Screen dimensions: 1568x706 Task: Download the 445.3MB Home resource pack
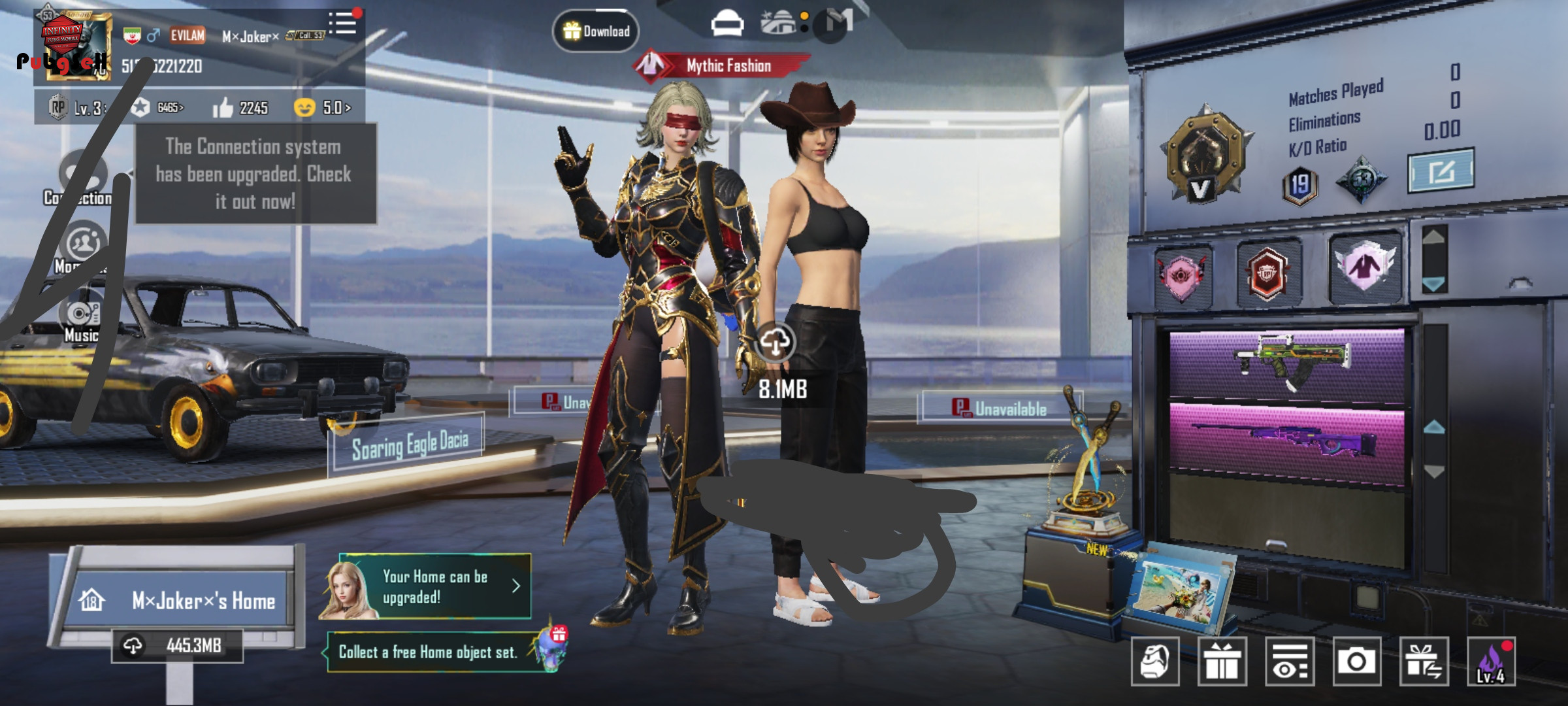pos(177,646)
